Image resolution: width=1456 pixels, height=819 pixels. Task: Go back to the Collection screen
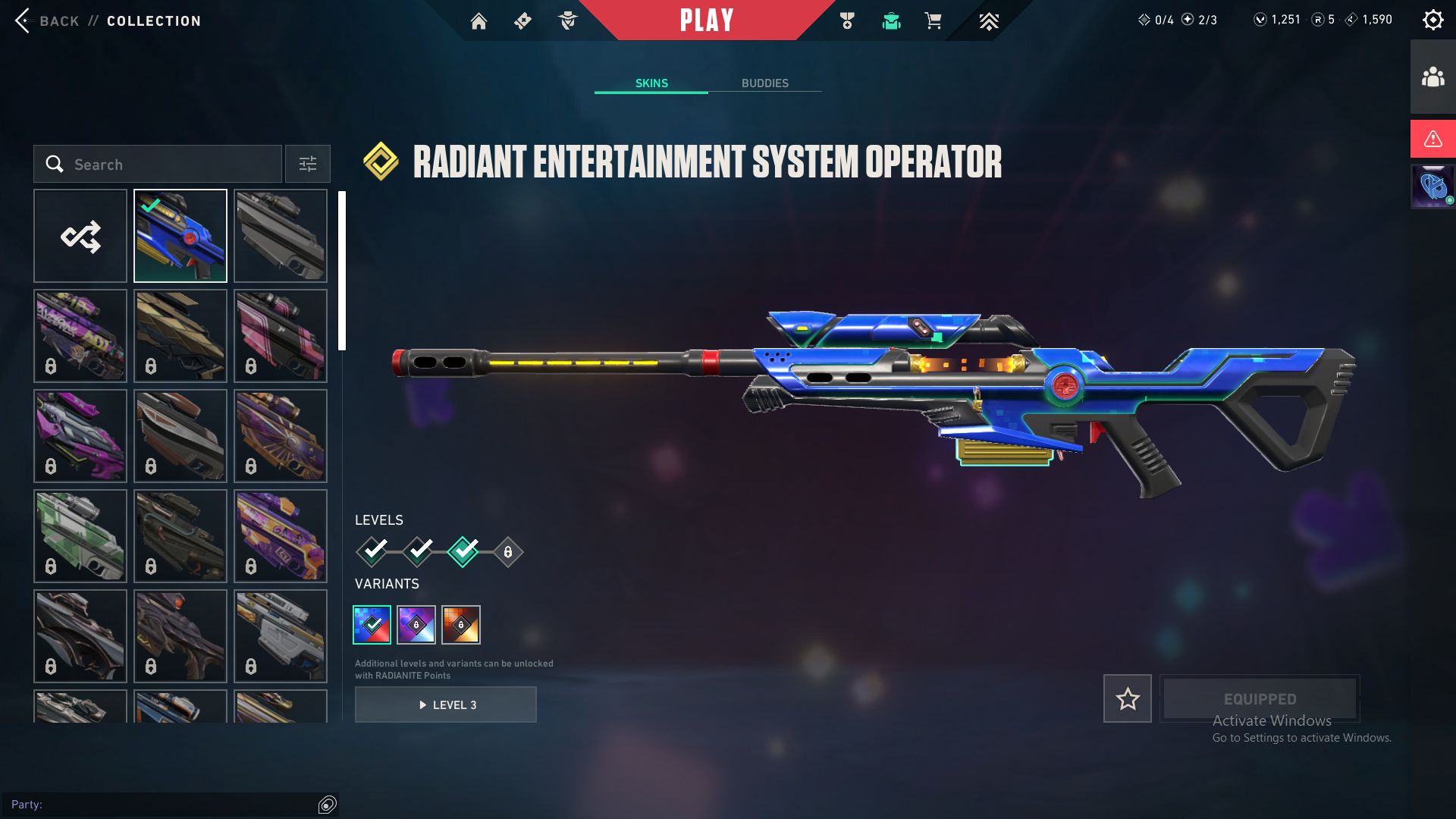(45, 20)
